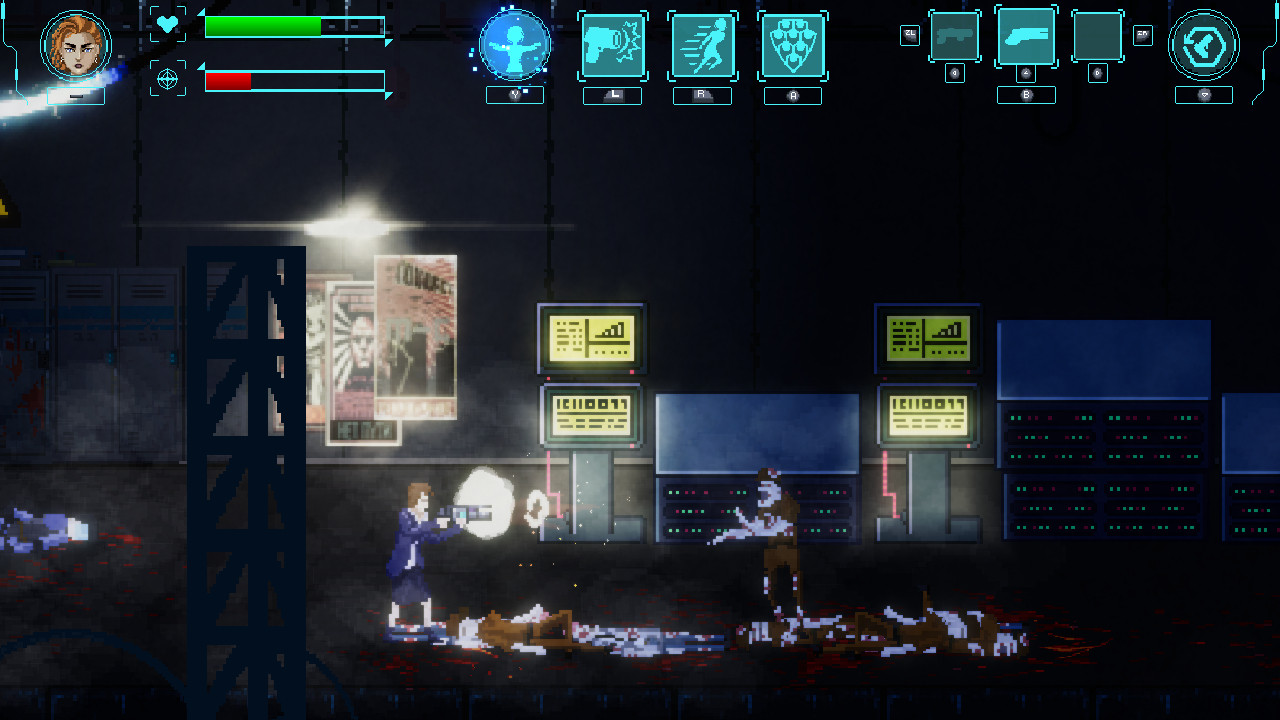Screen dimensions: 1280x720
Task: Click the reload icon in the top right circle
Action: tap(1204, 45)
